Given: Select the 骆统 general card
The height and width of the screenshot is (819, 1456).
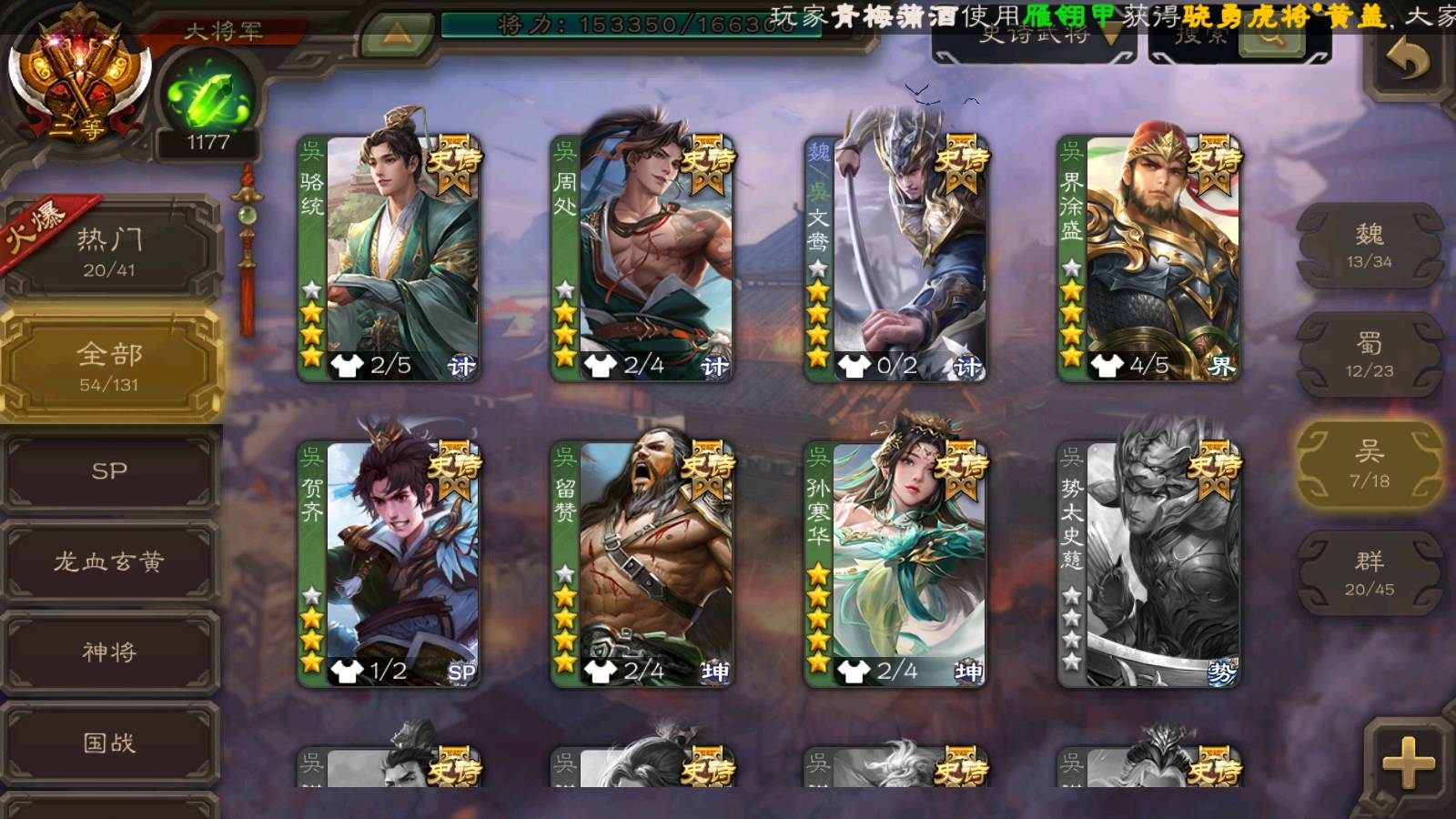Looking at the screenshot, I should pos(389,258).
